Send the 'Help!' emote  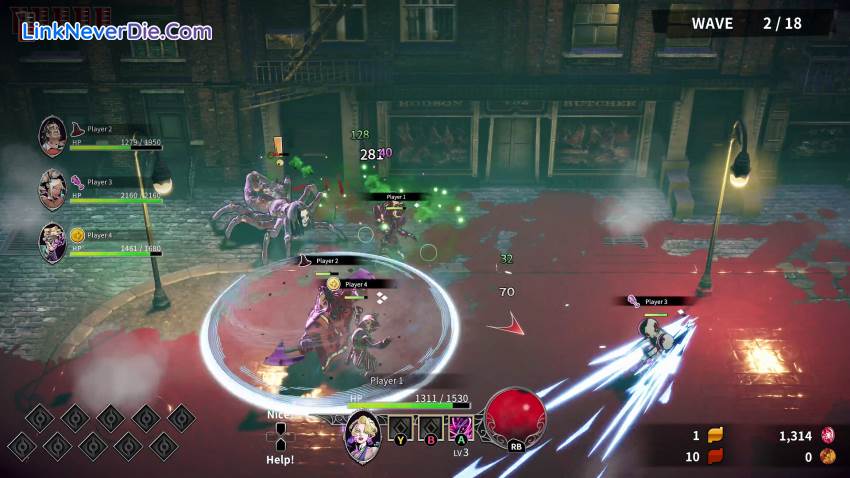280,459
